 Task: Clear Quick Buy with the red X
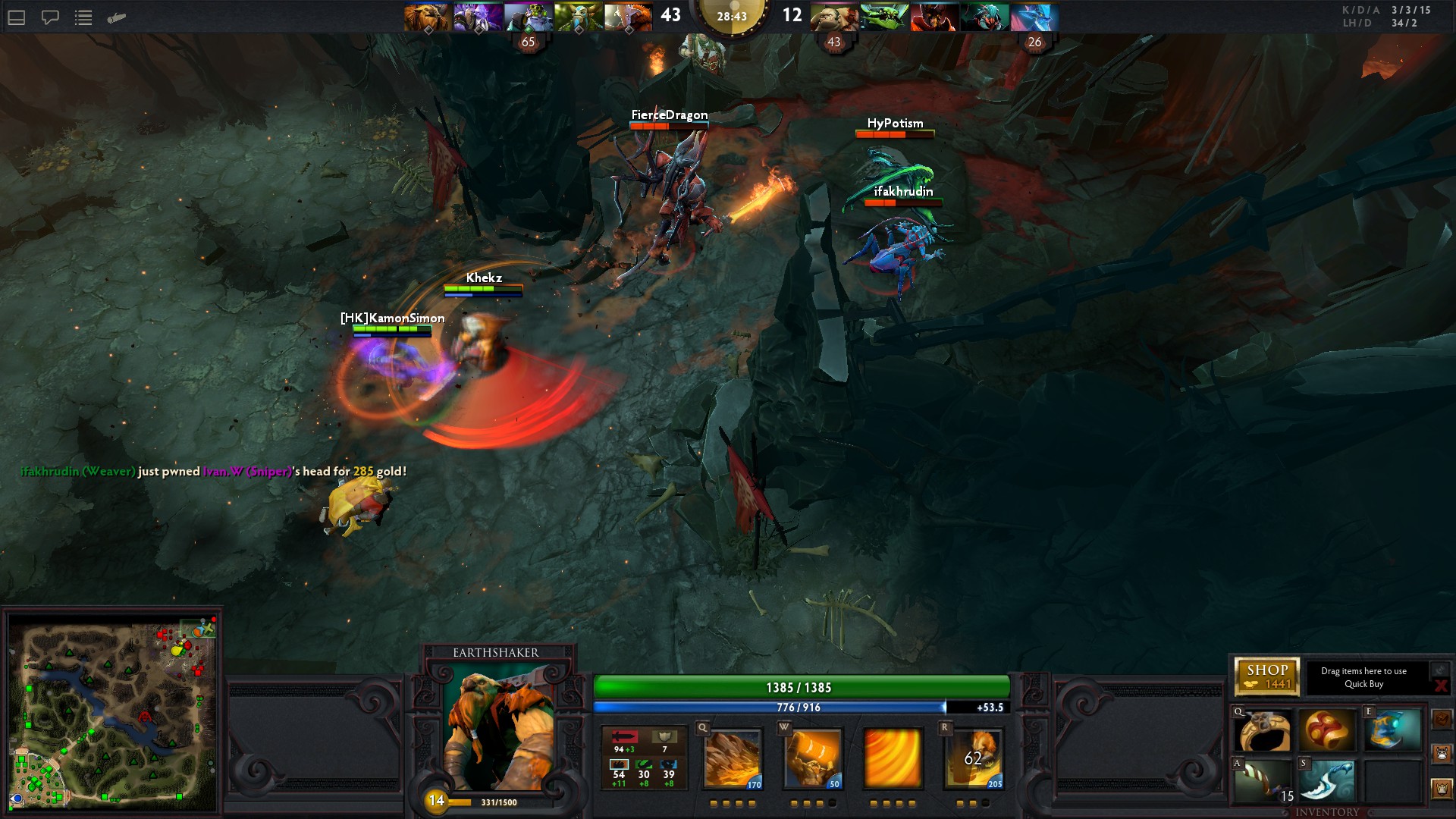click(x=1441, y=686)
